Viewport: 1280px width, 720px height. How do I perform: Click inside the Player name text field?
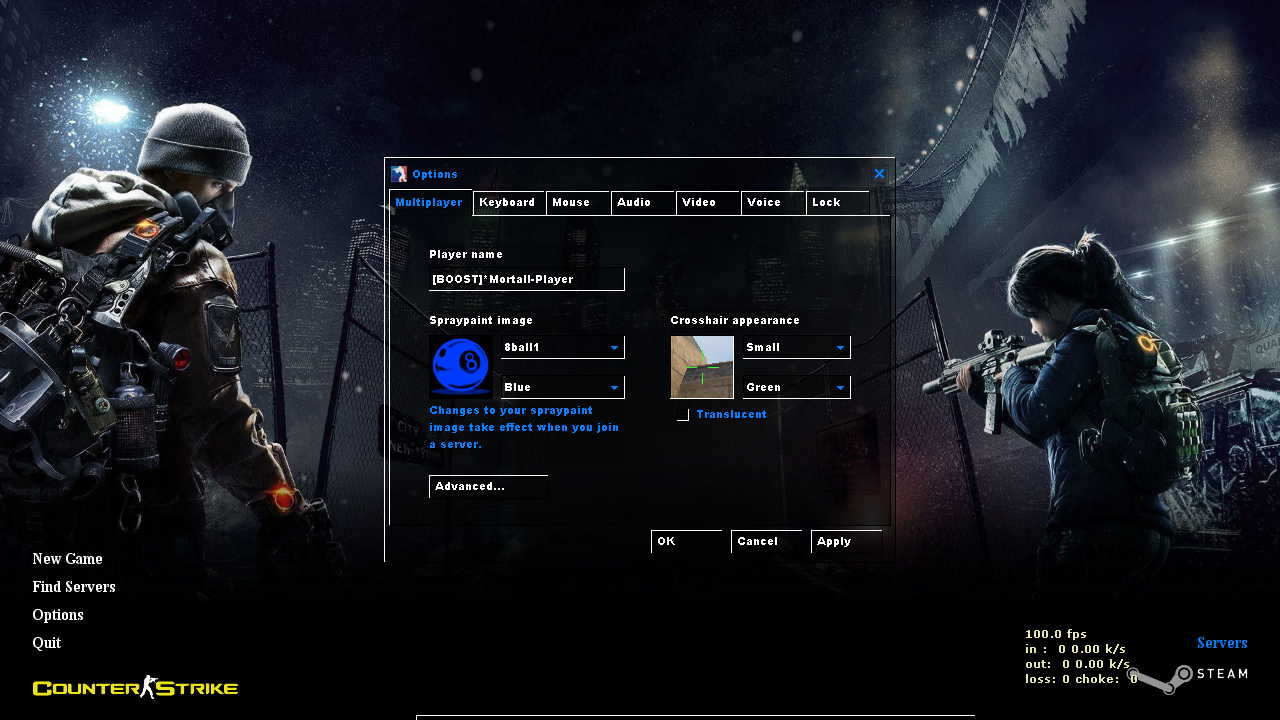pos(527,279)
